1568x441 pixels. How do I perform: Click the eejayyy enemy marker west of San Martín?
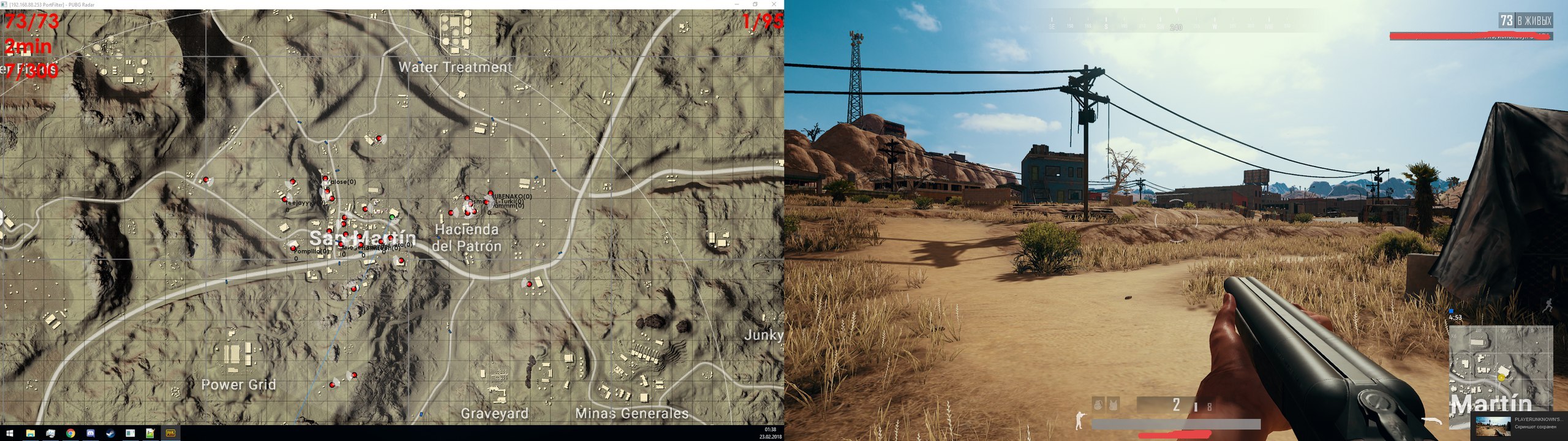(284, 198)
